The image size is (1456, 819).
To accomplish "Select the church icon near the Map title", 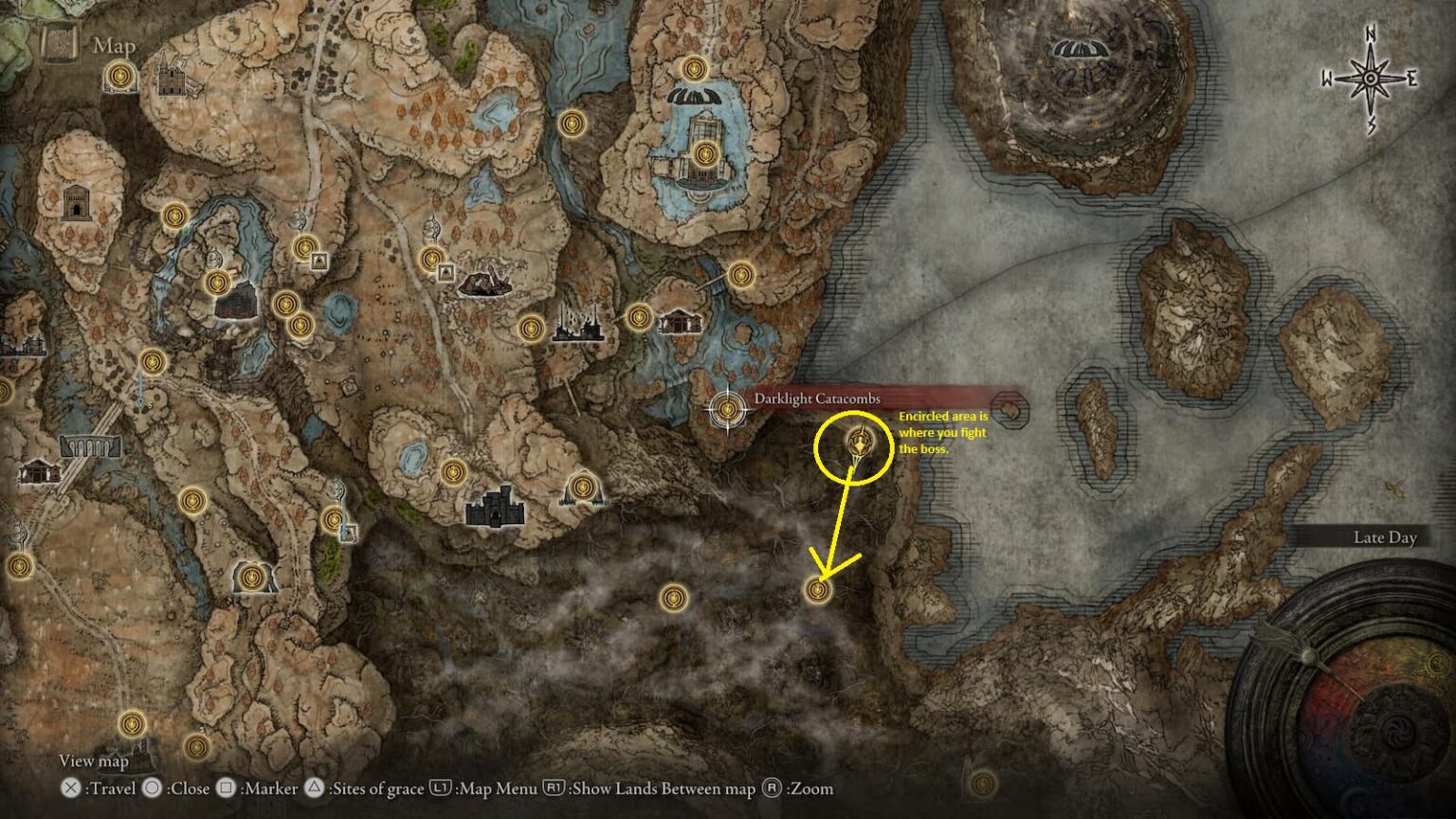I will pyautogui.click(x=171, y=77).
